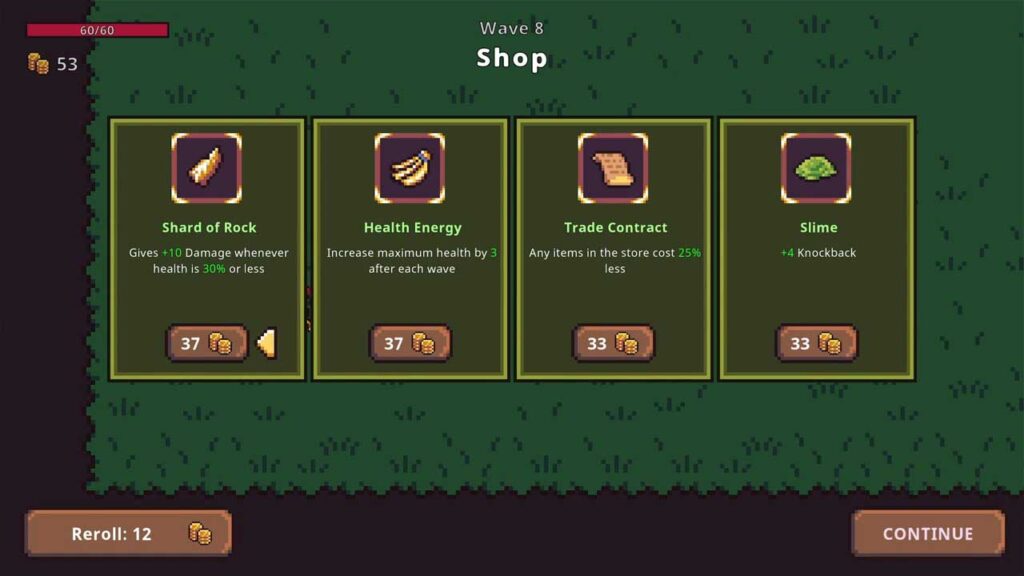1024x576 pixels.
Task: Buy Shard of Rock for 37 coins
Action: [x=206, y=343]
